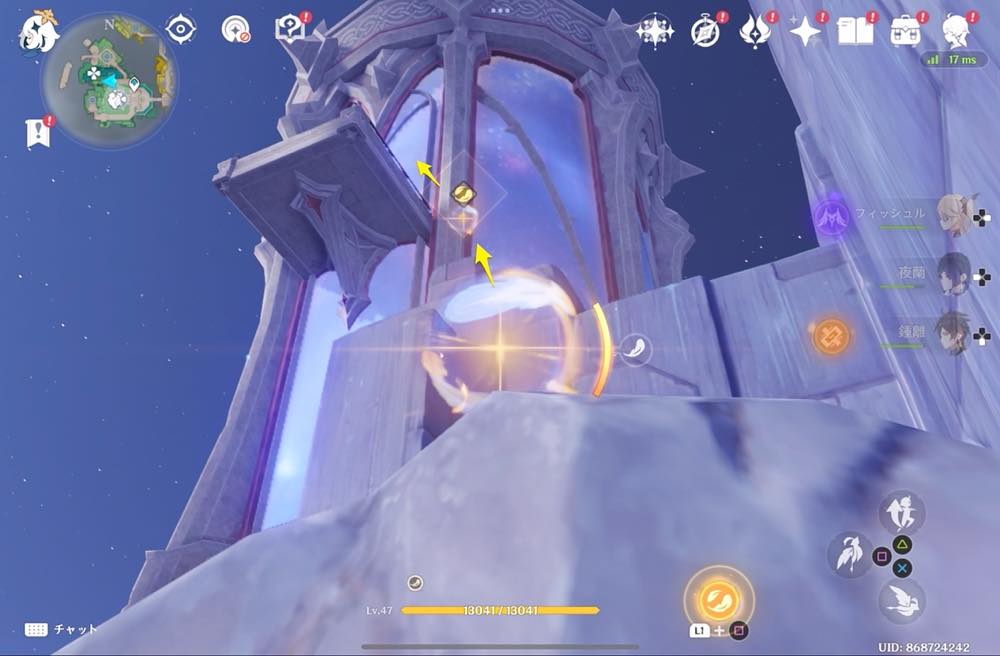
Task: Switch to party member 夜蘭
Action: click(957, 273)
